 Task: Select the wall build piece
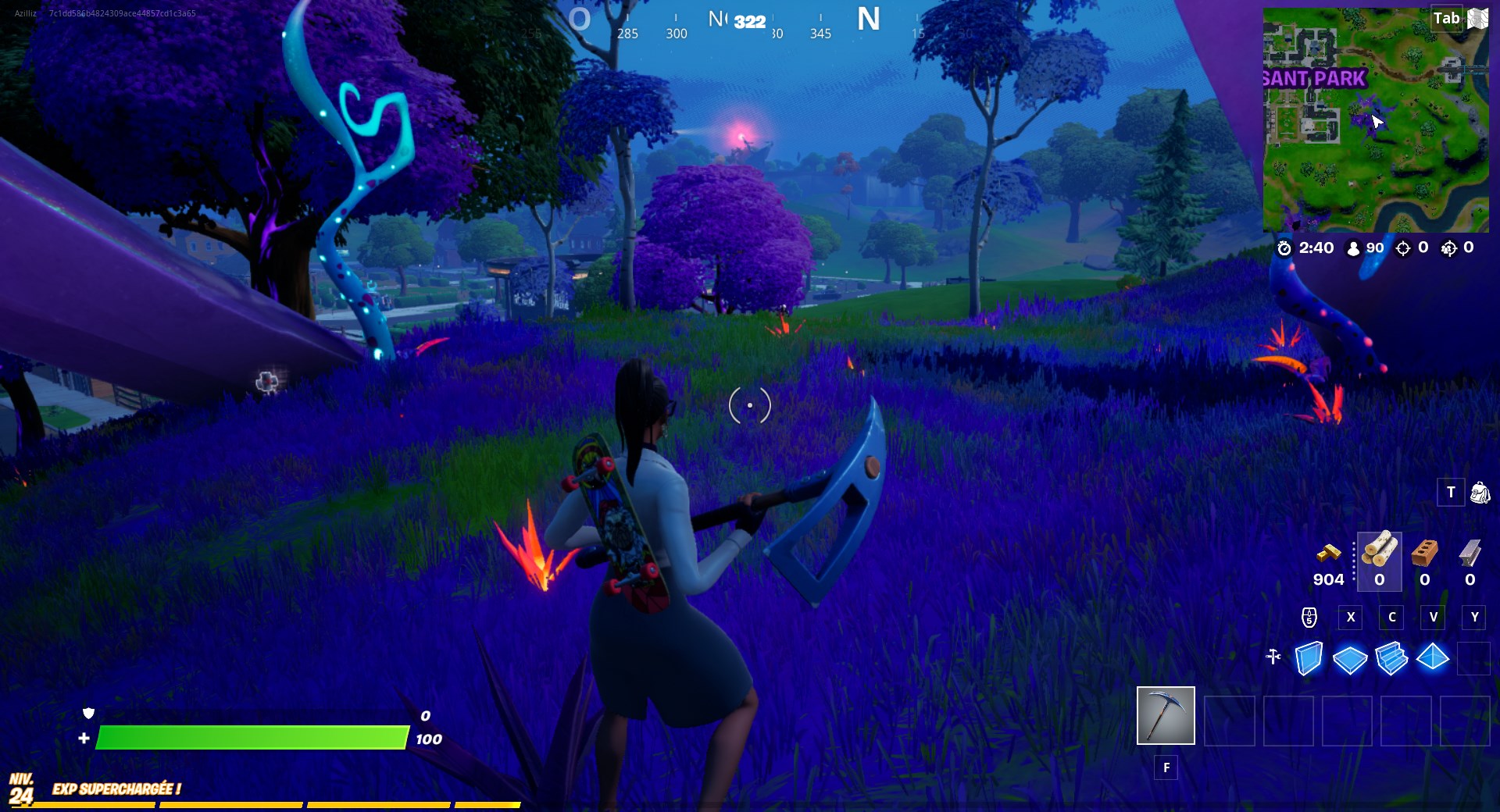[1310, 660]
